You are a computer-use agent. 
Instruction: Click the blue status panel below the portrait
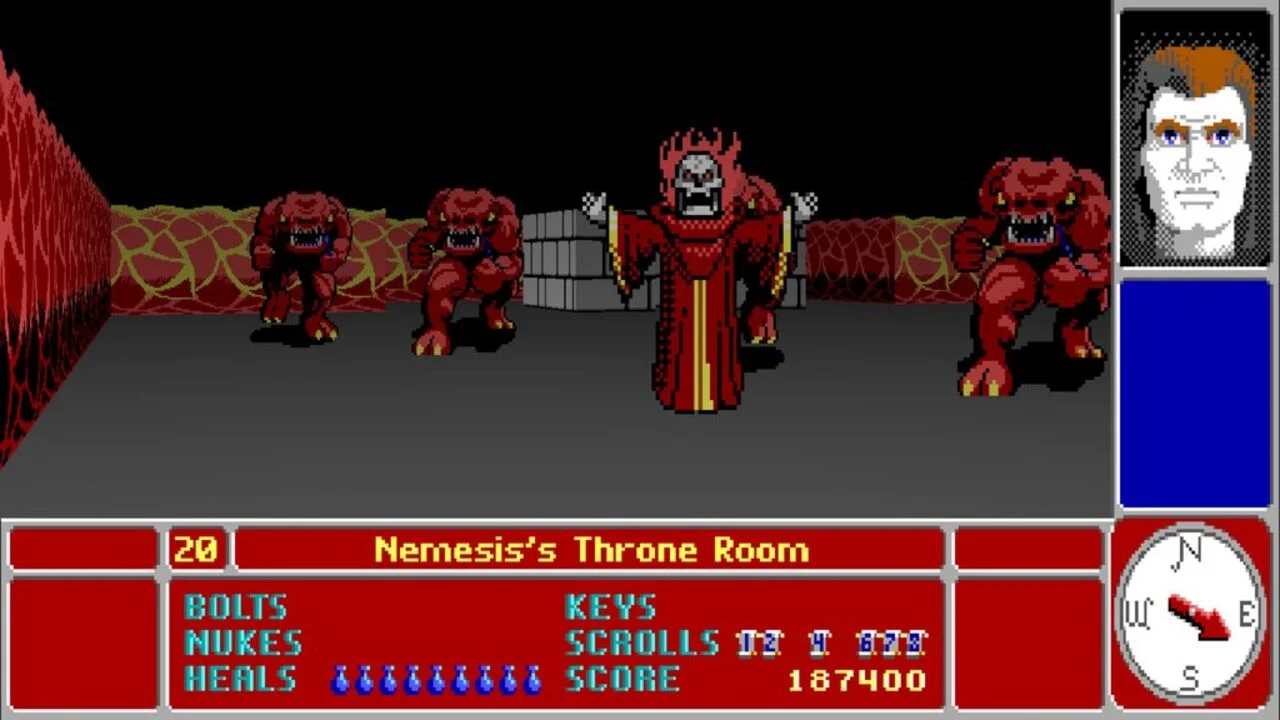pos(1194,395)
